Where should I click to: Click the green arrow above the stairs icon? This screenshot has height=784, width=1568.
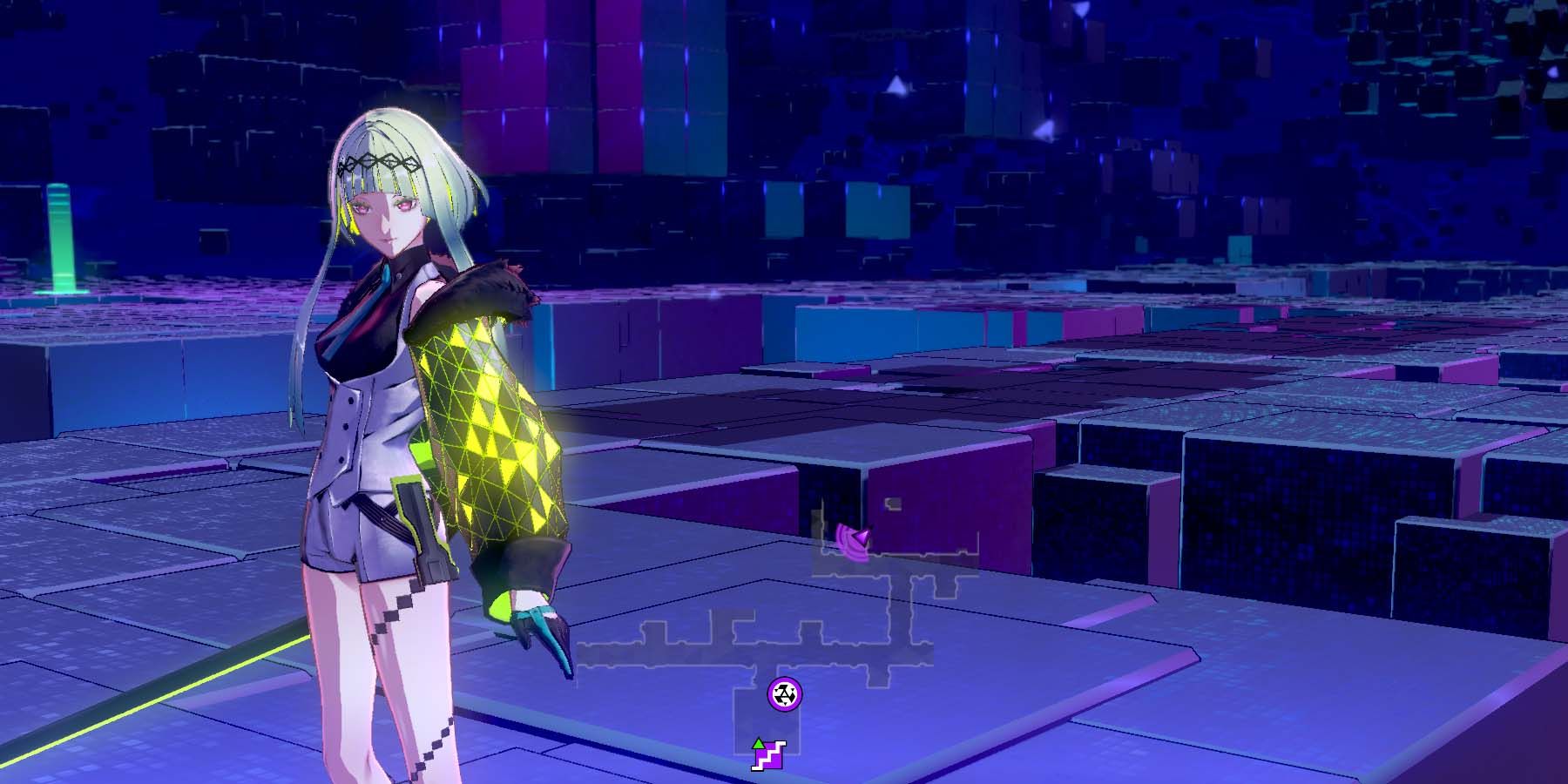(759, 743)
